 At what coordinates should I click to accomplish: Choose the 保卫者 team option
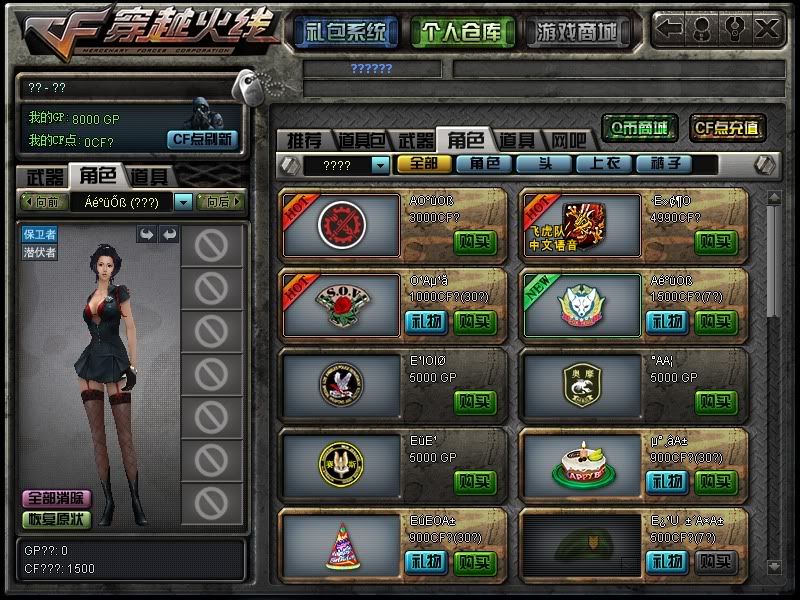pyautogui.click(x=40, y=234)
